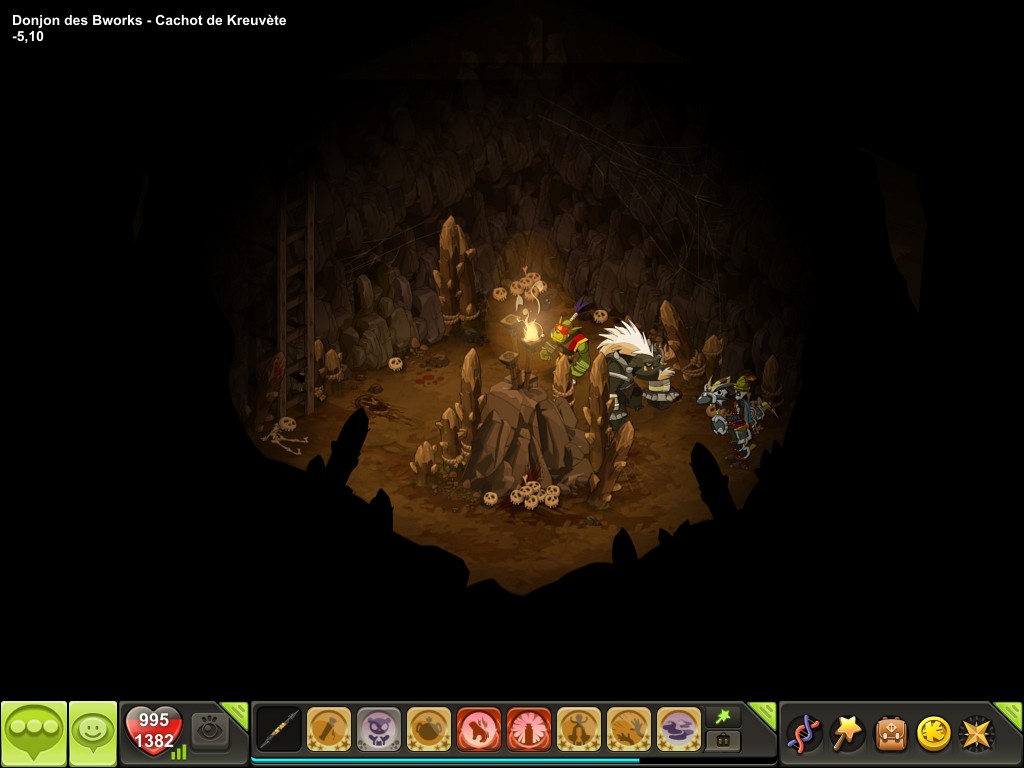Toggle the eye spectator button
Image resolution: width=1024 pixels, height=768 pixels.
[210, 731]
